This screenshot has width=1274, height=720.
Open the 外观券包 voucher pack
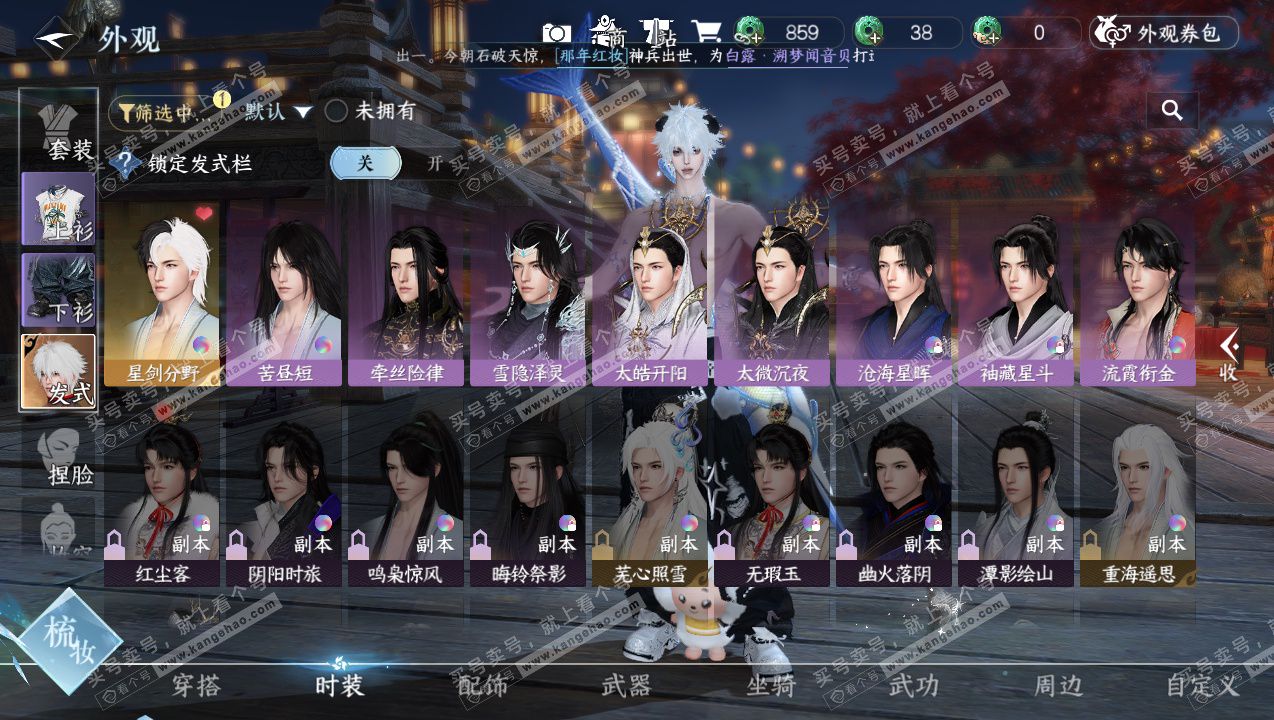pyautogui.click(x=1164, y=33)
